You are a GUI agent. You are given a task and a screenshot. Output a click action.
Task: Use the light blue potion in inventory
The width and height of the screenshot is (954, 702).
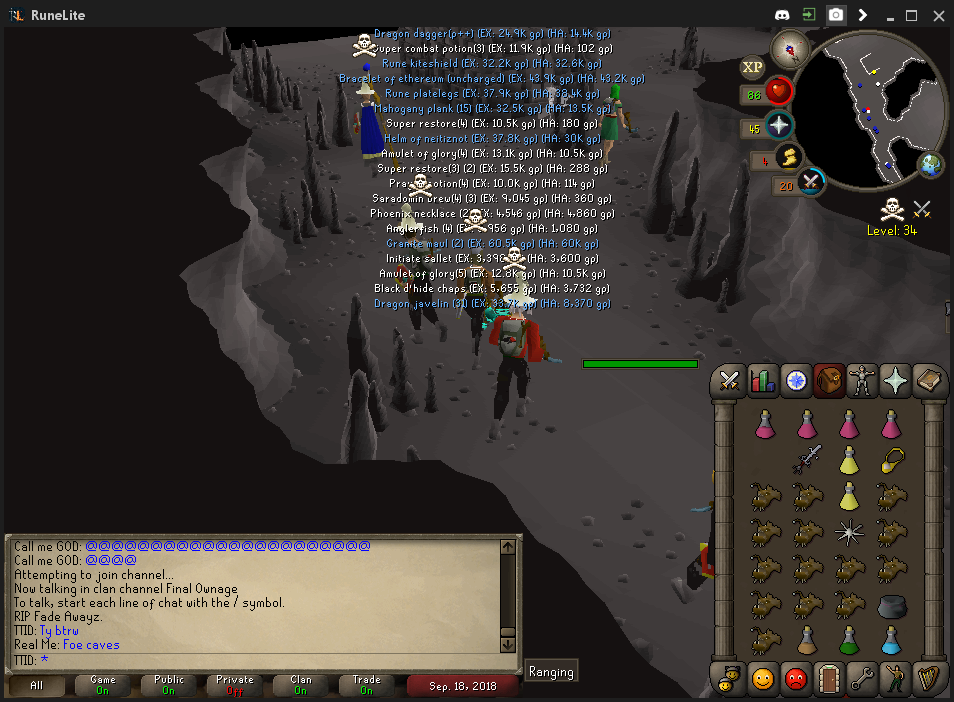892,640
